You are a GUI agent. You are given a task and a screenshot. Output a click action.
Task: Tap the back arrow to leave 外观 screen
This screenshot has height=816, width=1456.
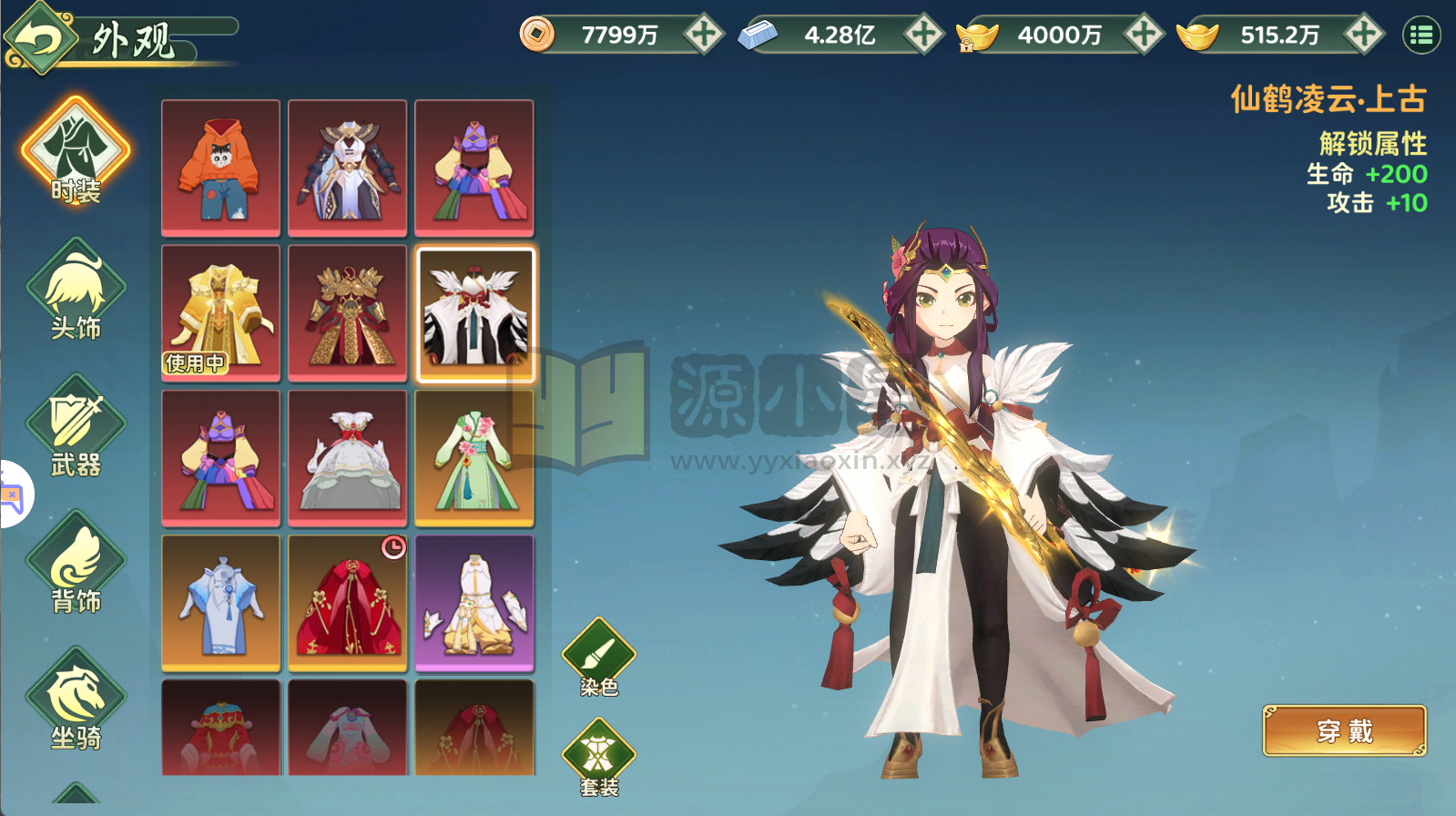click(x=42, y=35)
